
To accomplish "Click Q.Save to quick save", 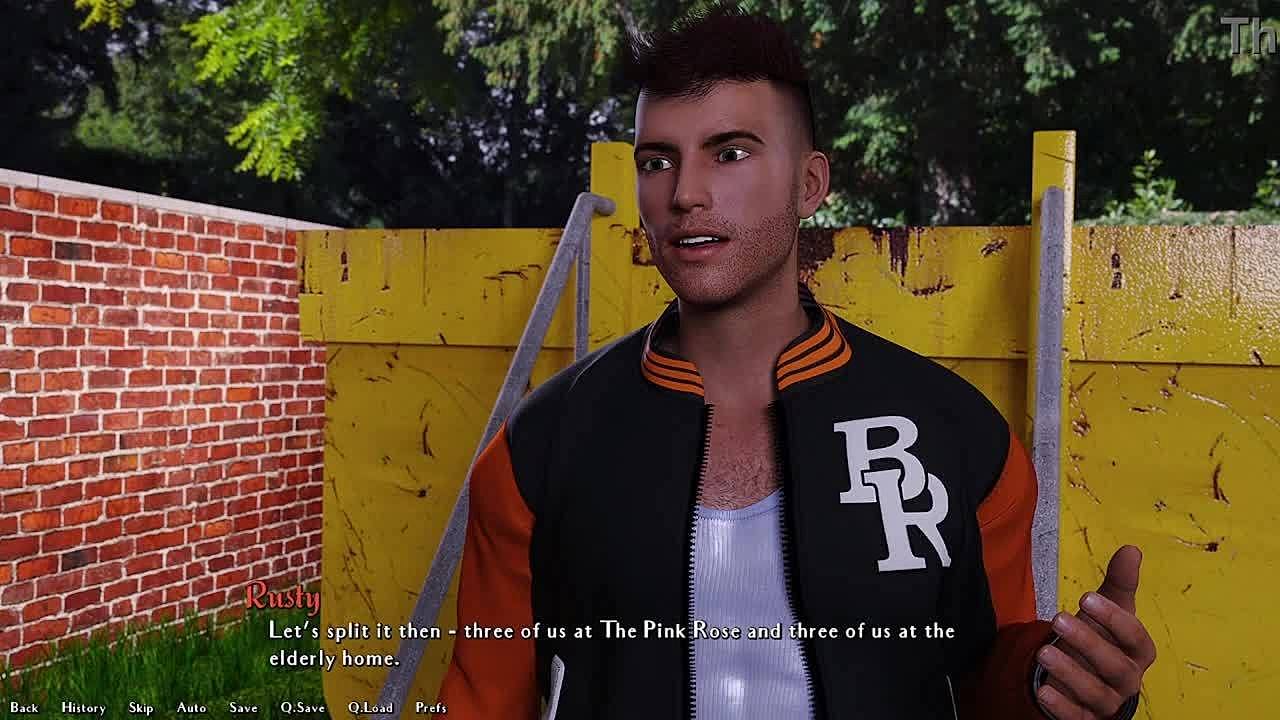I will pyautogui.click(x=302, y=708).
